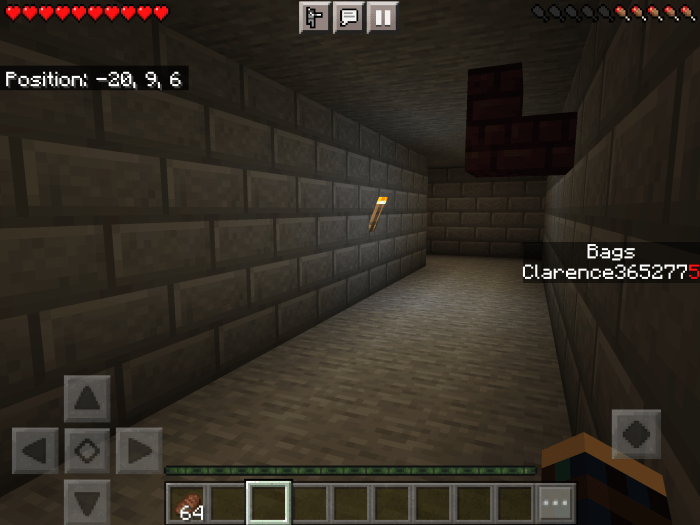Tap the strafe right arrow
The width and height of the screenshot is (700, 525).
(139, 450)
